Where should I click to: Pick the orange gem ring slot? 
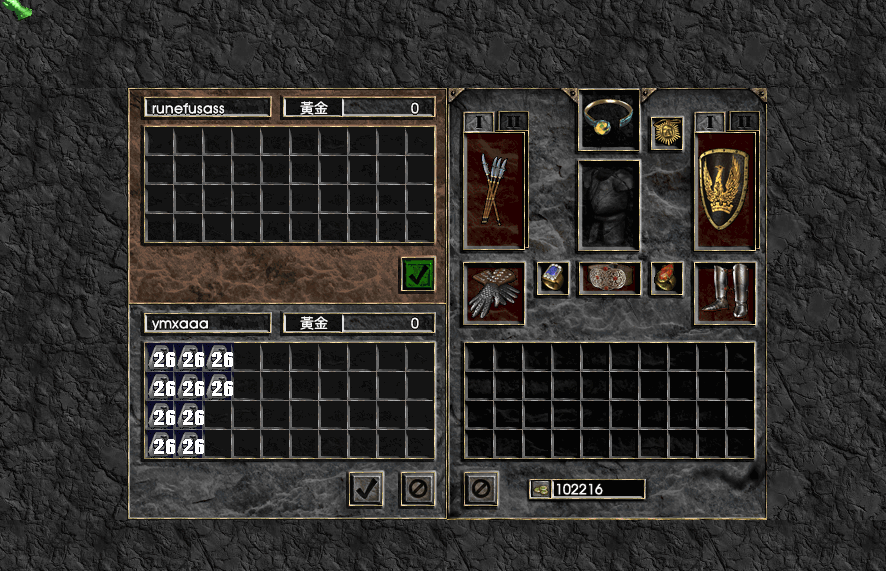tap(666, 278)
